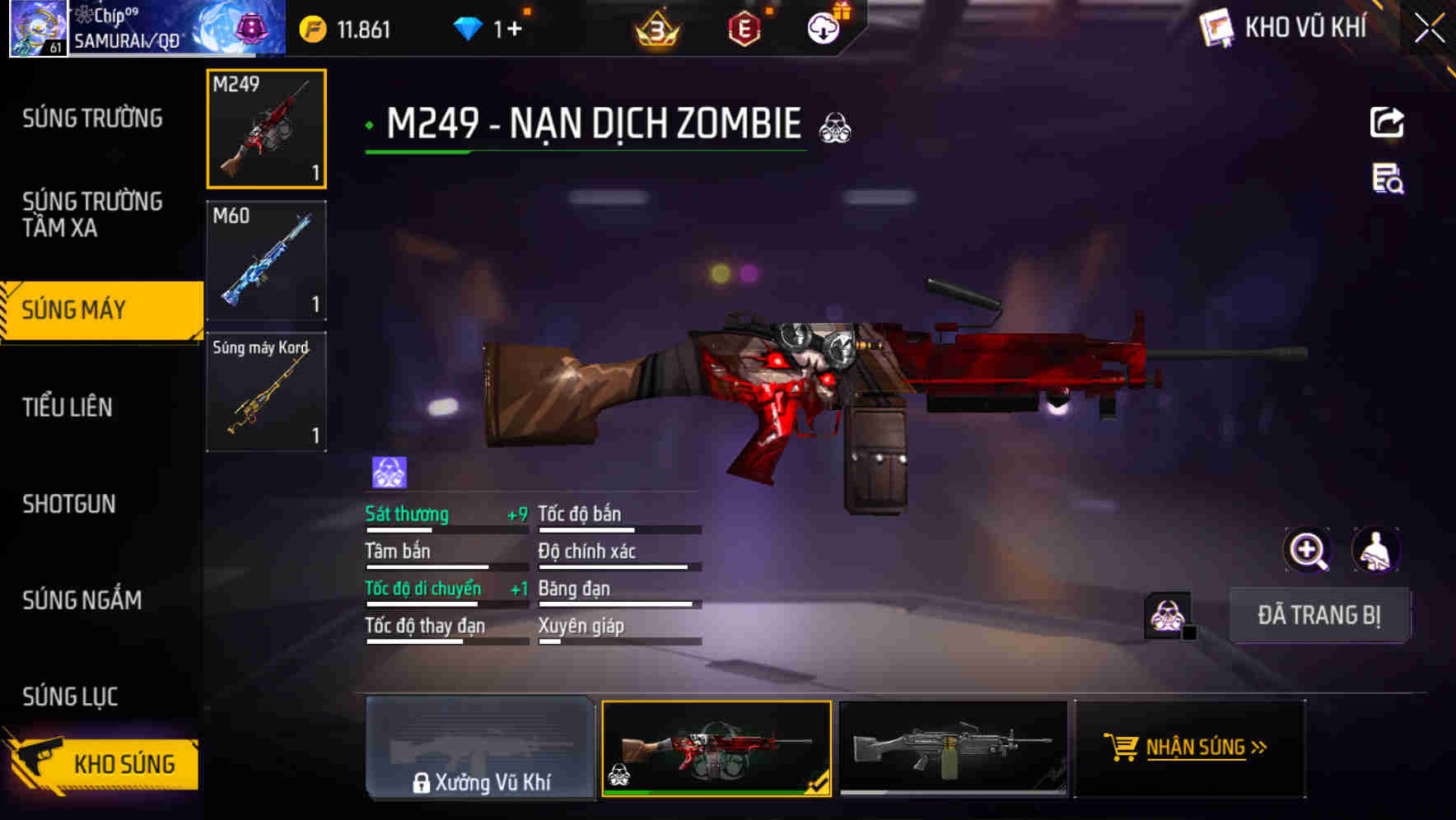Open the Chíp09 player avatar
The image size is (1456, 820).
click(36, 27)
